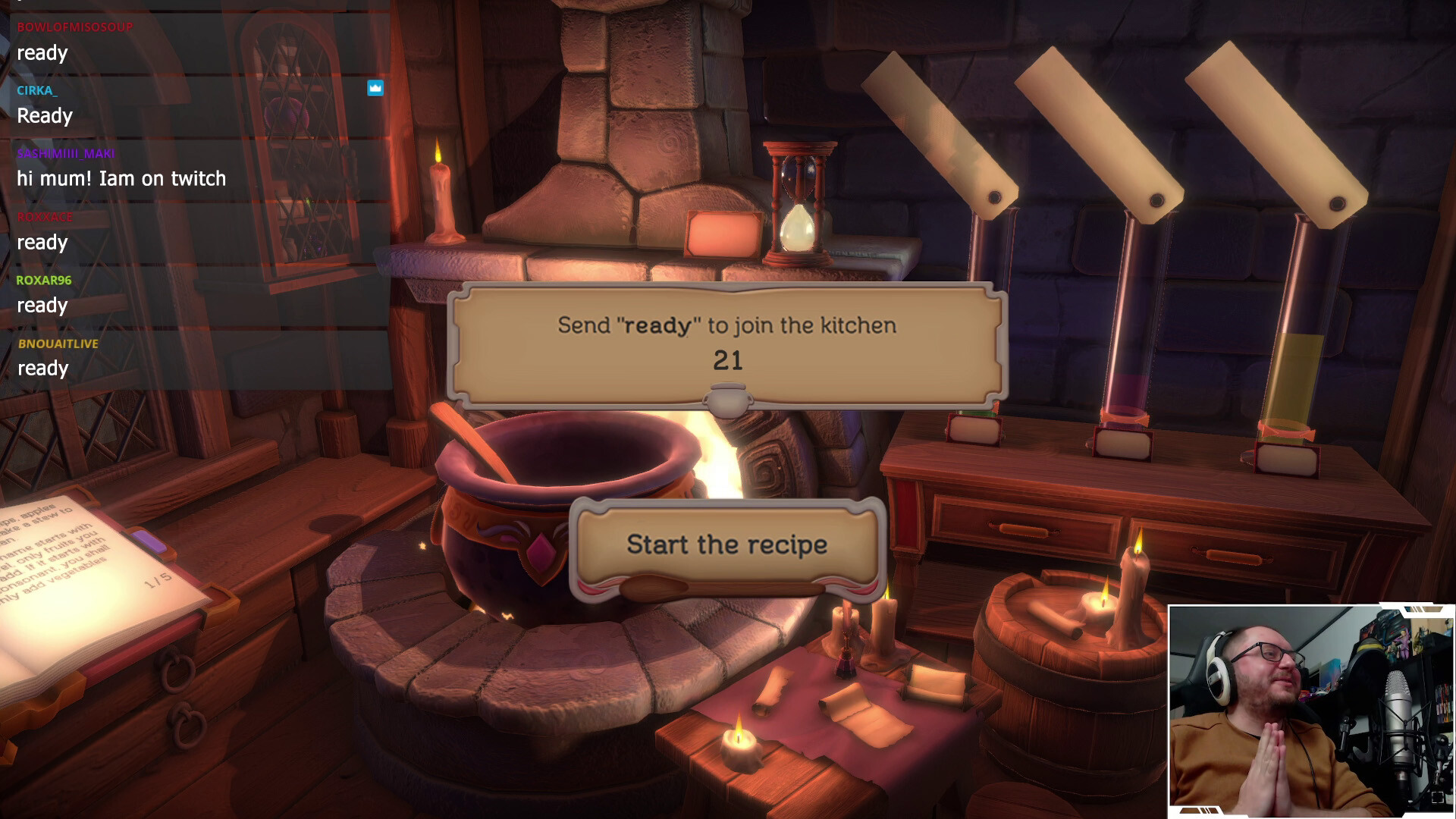
Task: Click the player countdown showing 21
Action: tap(727, 360)
